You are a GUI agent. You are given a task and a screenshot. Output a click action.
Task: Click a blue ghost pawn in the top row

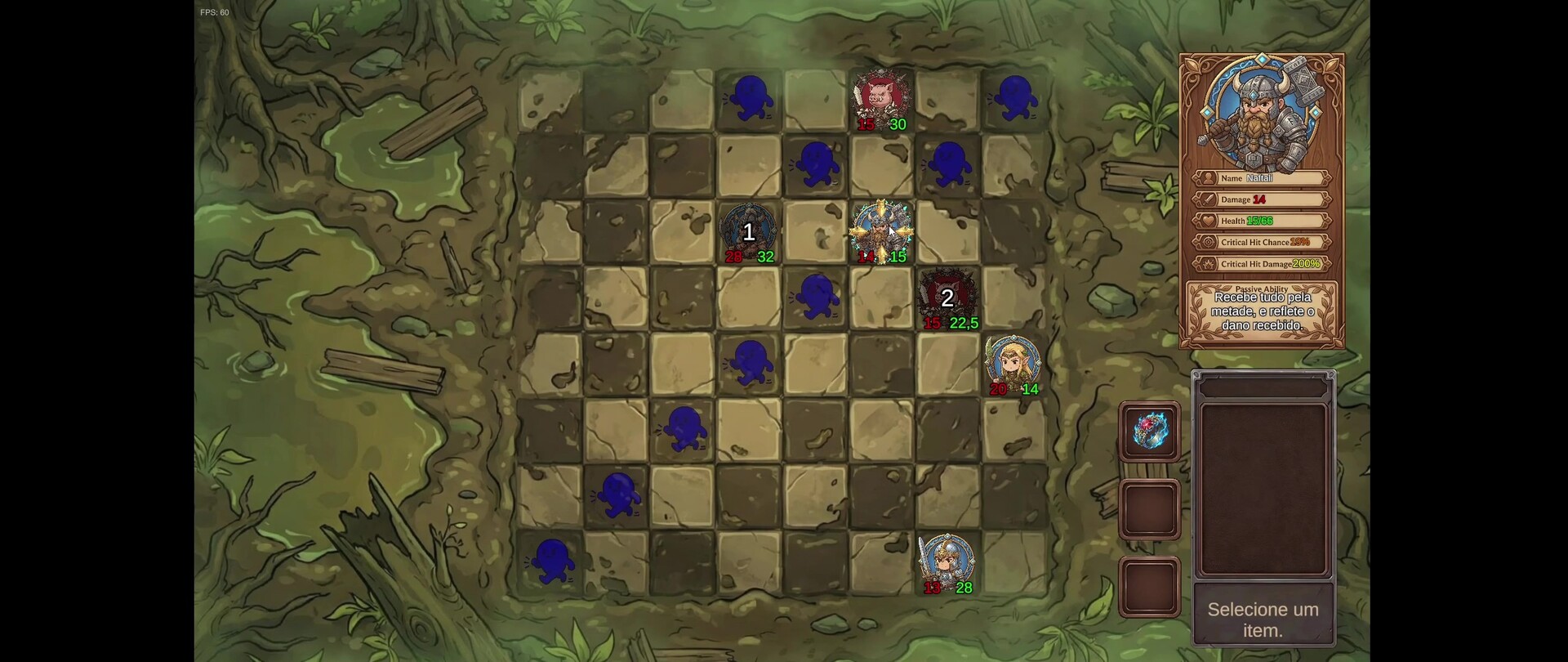point(752,96)
